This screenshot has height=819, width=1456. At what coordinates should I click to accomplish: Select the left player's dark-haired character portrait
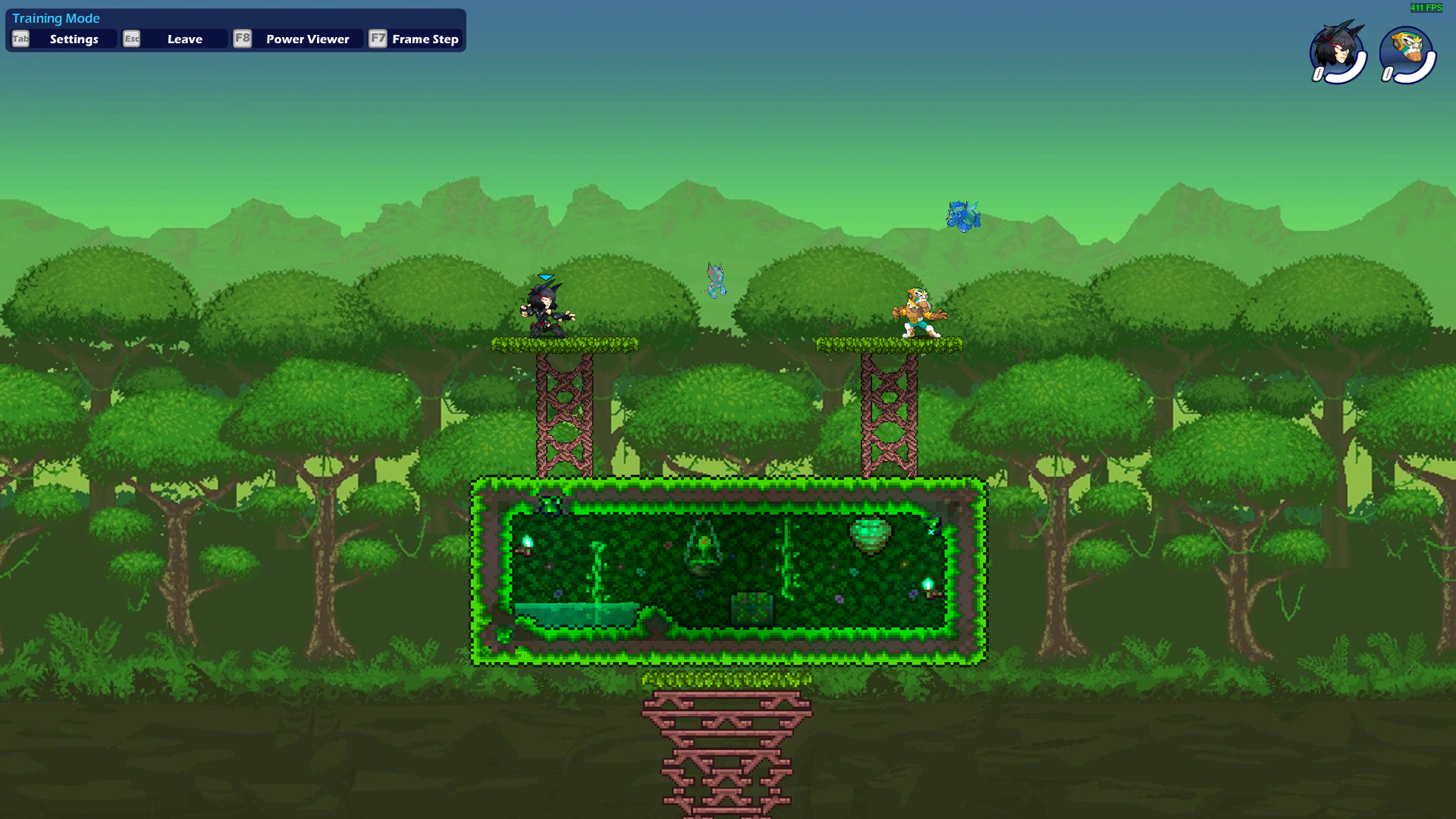coord(1337,51)
